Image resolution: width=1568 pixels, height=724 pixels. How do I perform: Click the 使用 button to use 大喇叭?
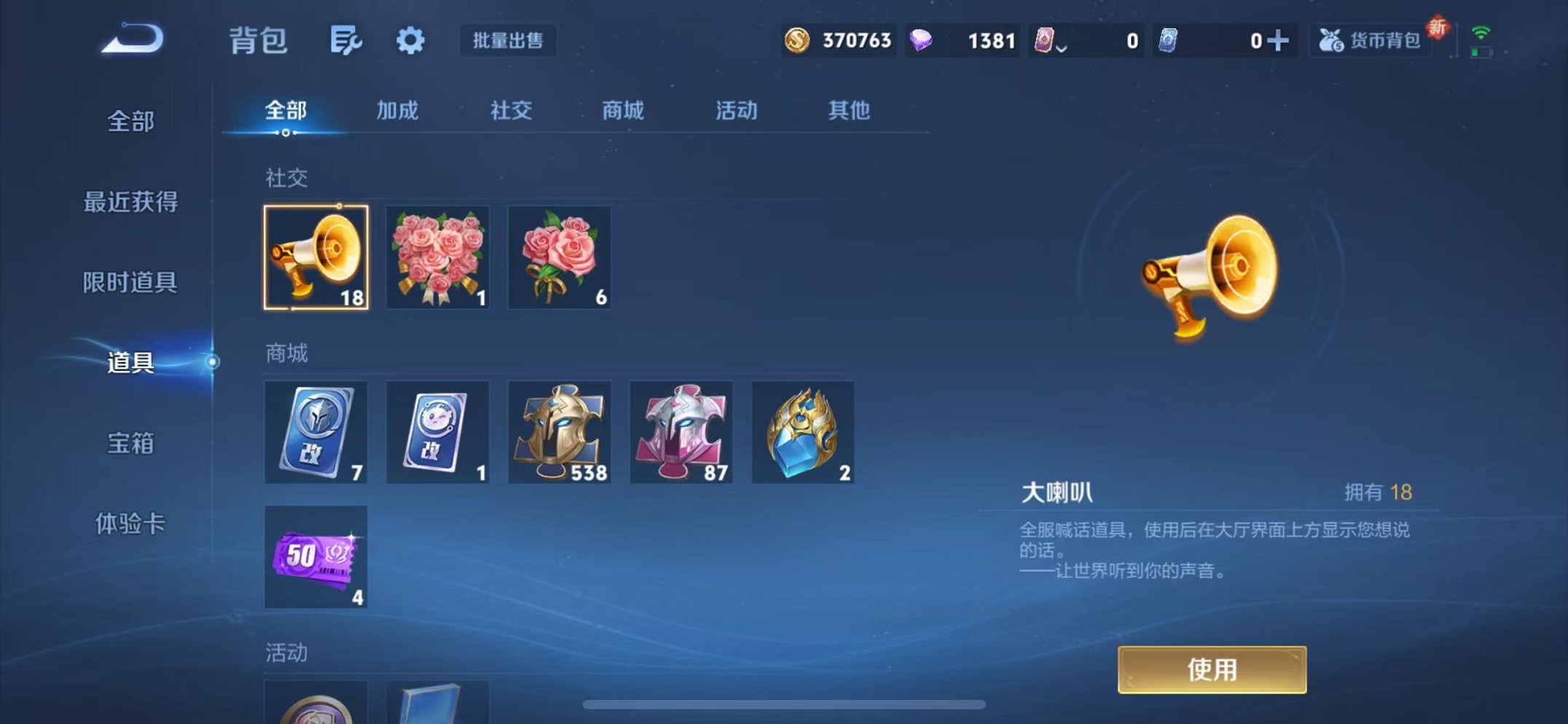click(1212, 669)
